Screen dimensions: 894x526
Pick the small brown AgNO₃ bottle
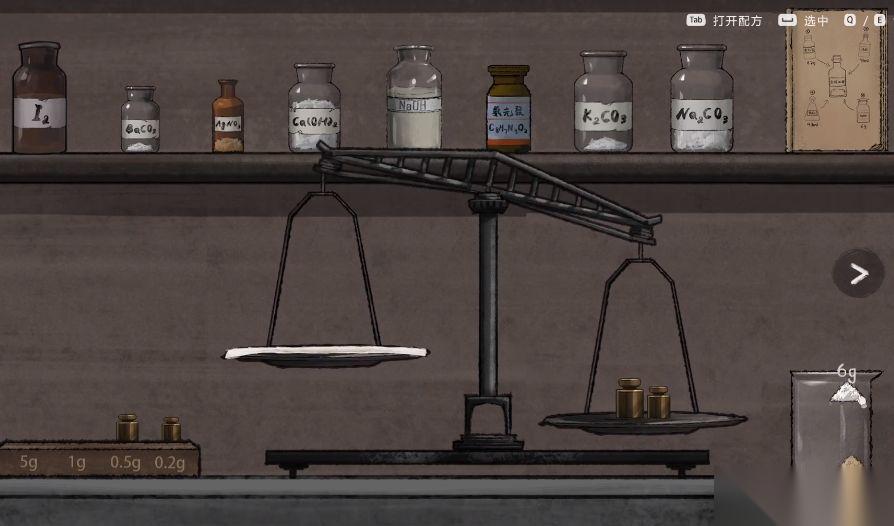click(x=228, y=118)
